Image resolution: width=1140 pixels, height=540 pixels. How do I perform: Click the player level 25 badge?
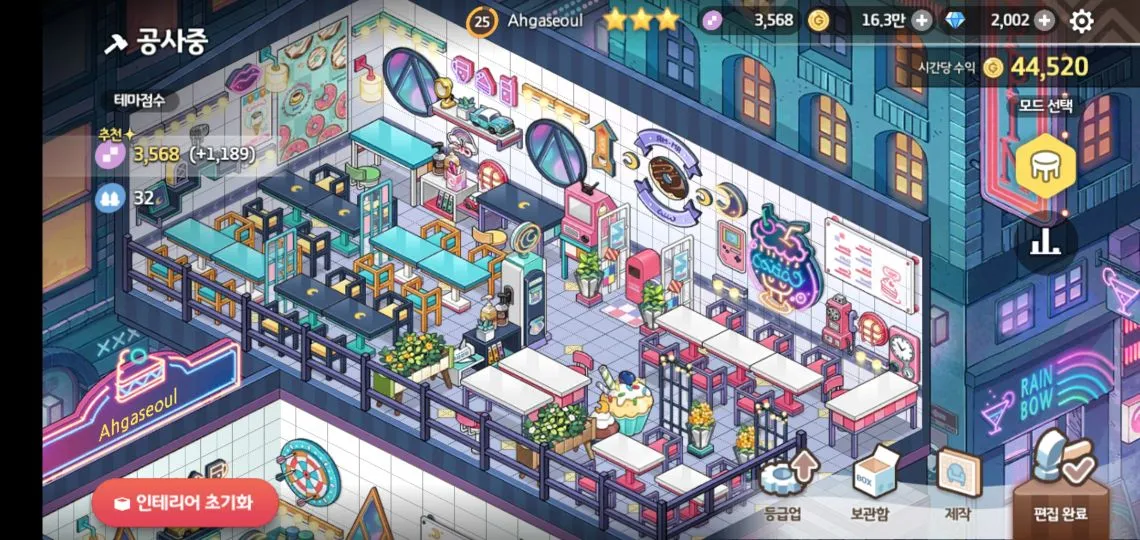[x=482, y=20]
